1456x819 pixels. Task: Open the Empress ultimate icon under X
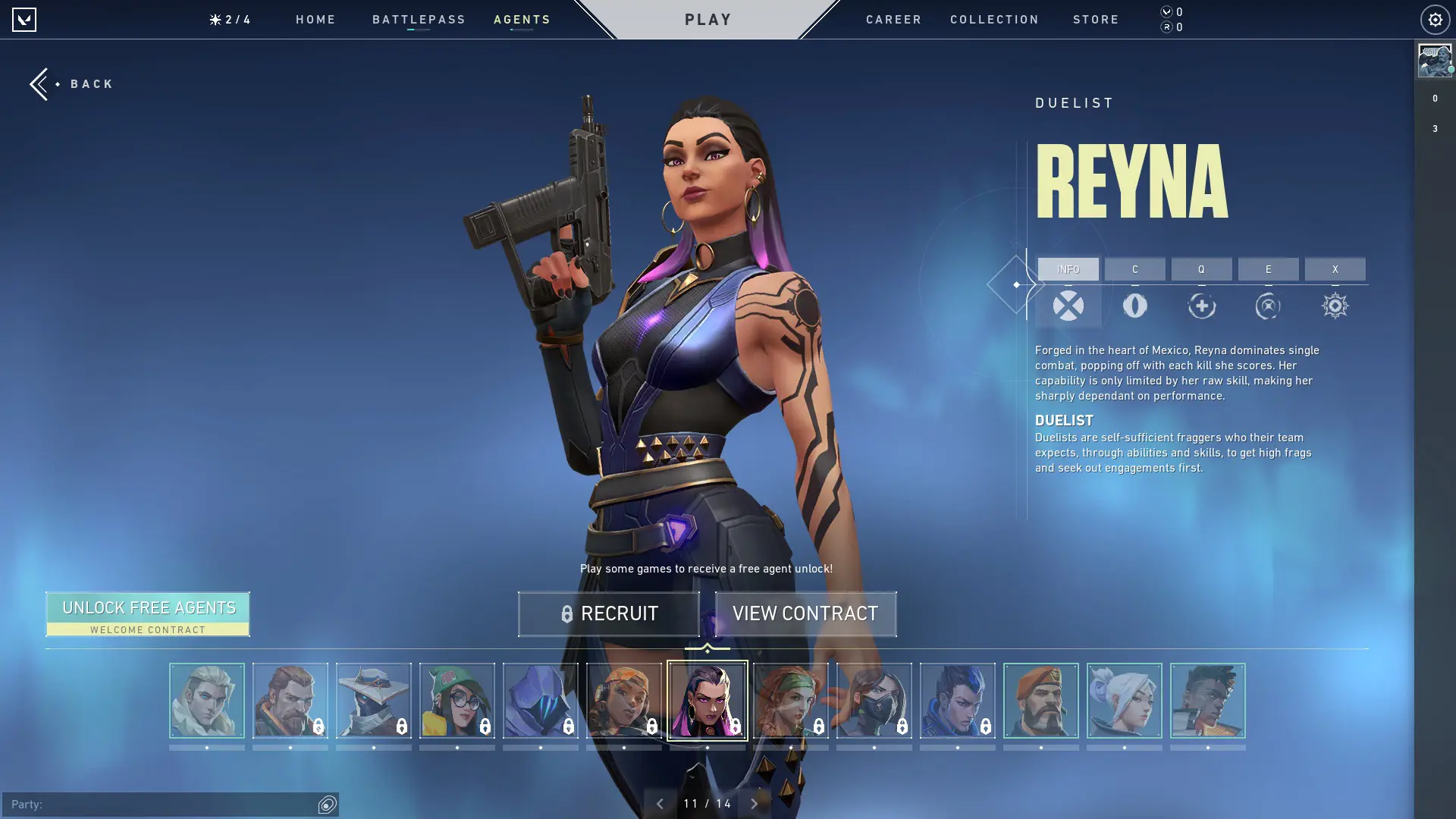(x=1335, y=306)
